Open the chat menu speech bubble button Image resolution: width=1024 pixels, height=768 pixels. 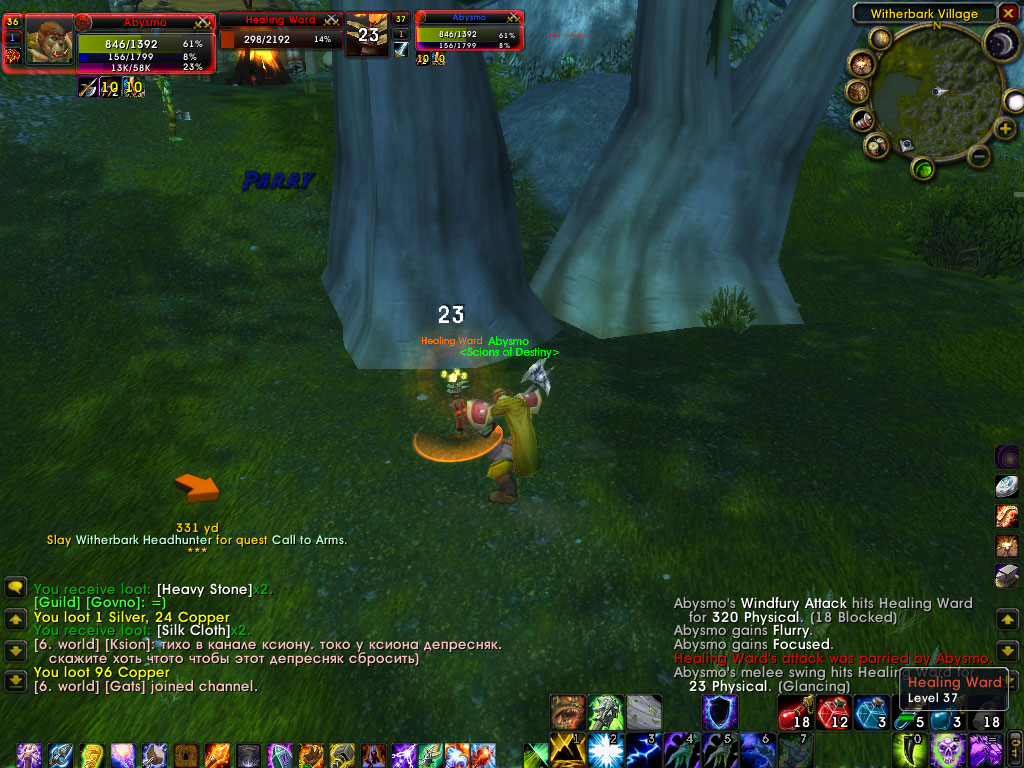(15, 588)
